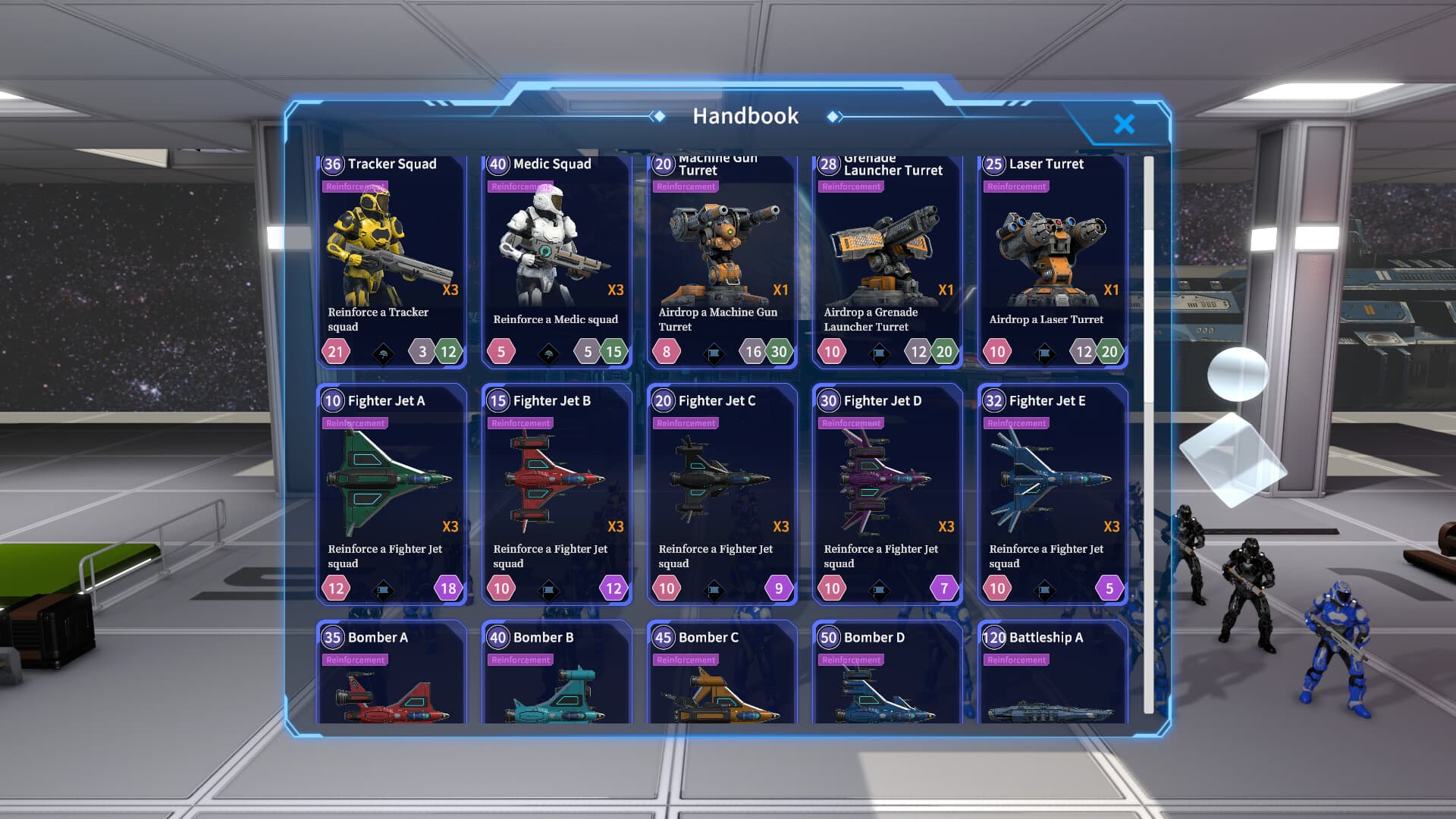This screenshot has width=1456, height=819.
Task: Click the red 21 cost hexagon on Tracker Squad
Action: click(336, 352)
